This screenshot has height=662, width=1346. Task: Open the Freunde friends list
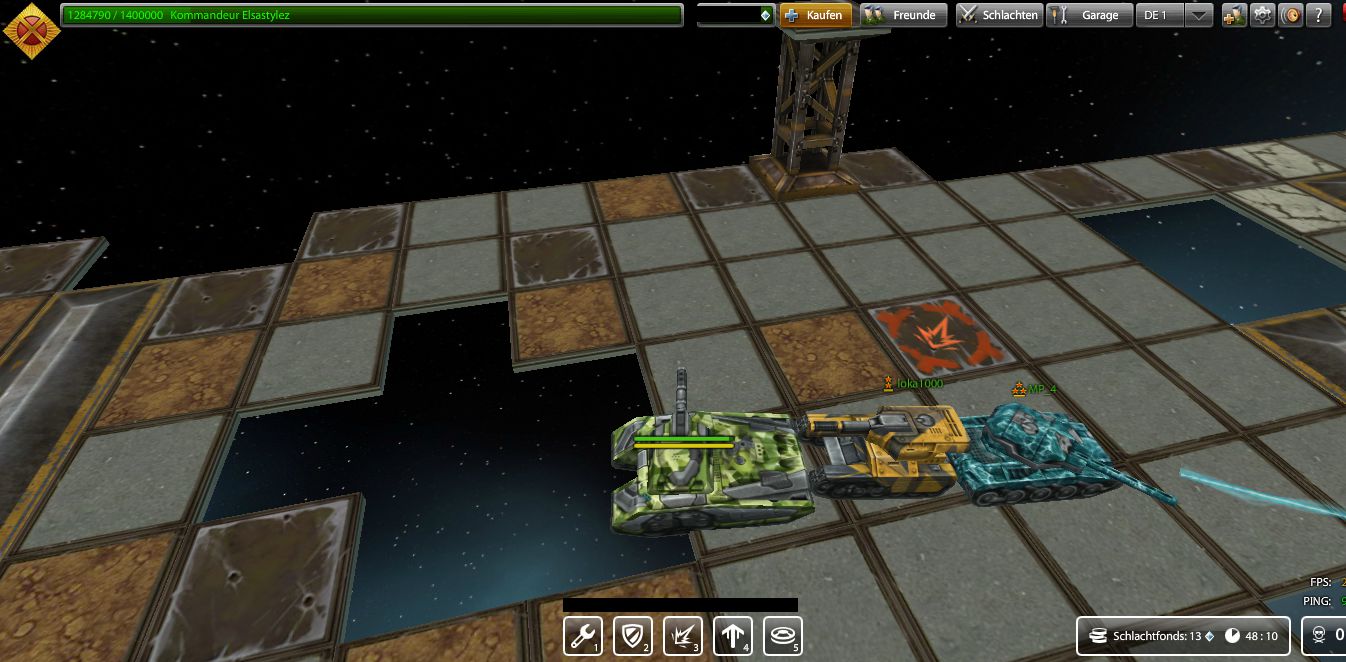tap(903, 15)
